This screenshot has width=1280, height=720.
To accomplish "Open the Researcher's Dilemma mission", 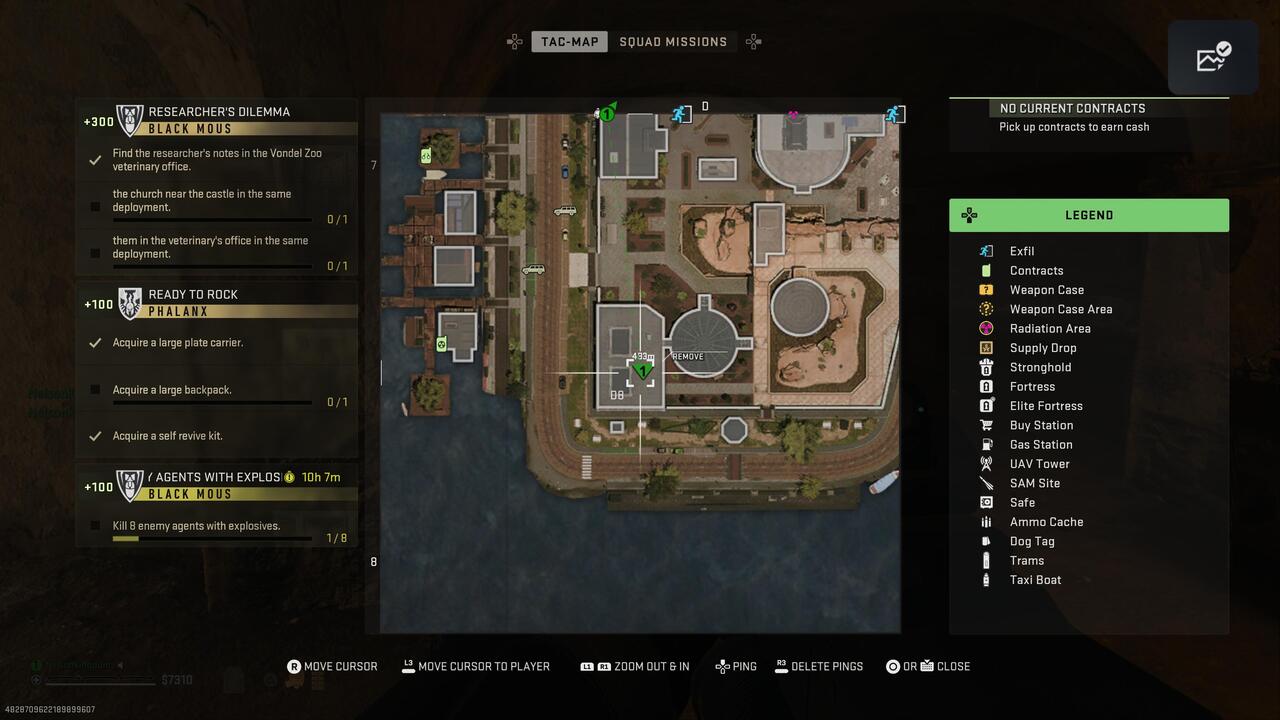I will [x=218, y=112].
